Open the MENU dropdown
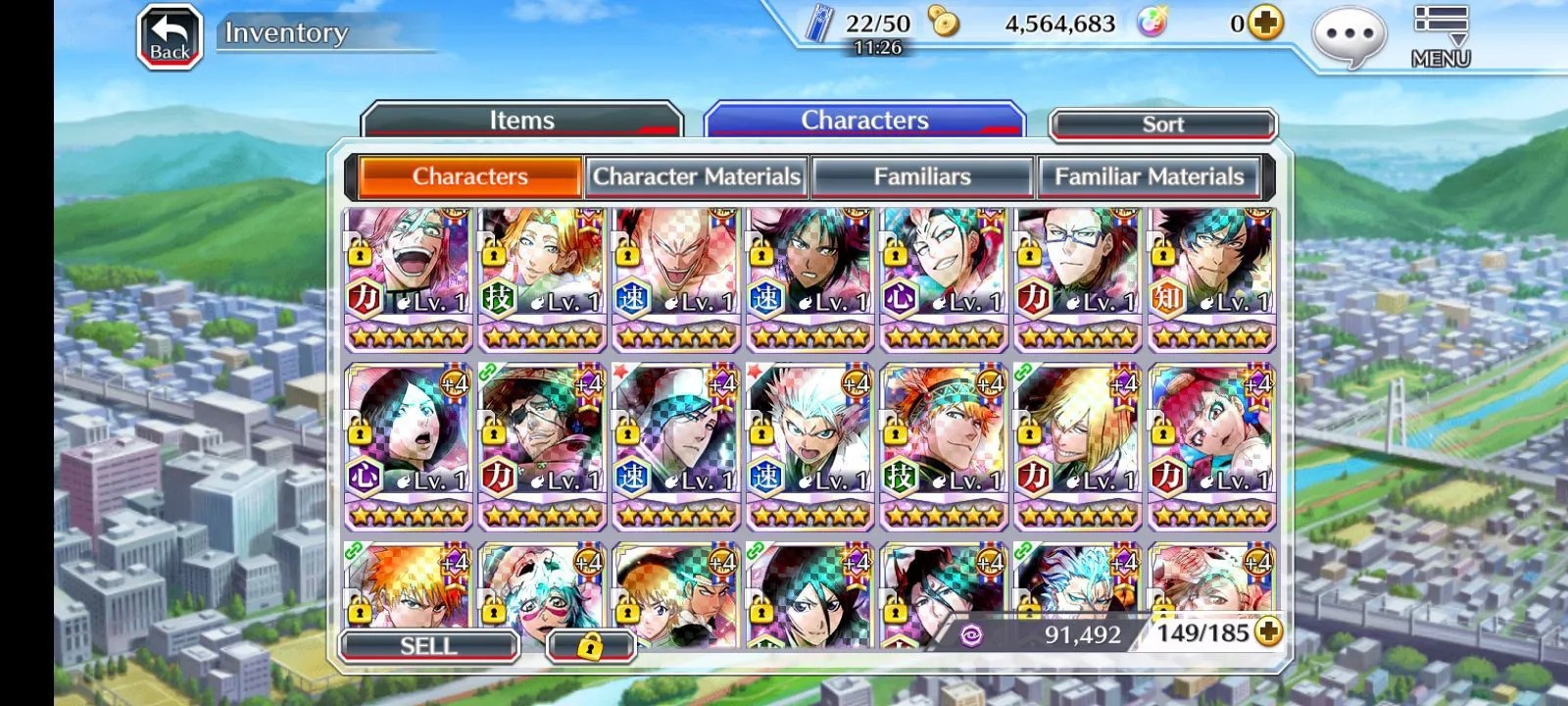 [x=1440, y=37]
